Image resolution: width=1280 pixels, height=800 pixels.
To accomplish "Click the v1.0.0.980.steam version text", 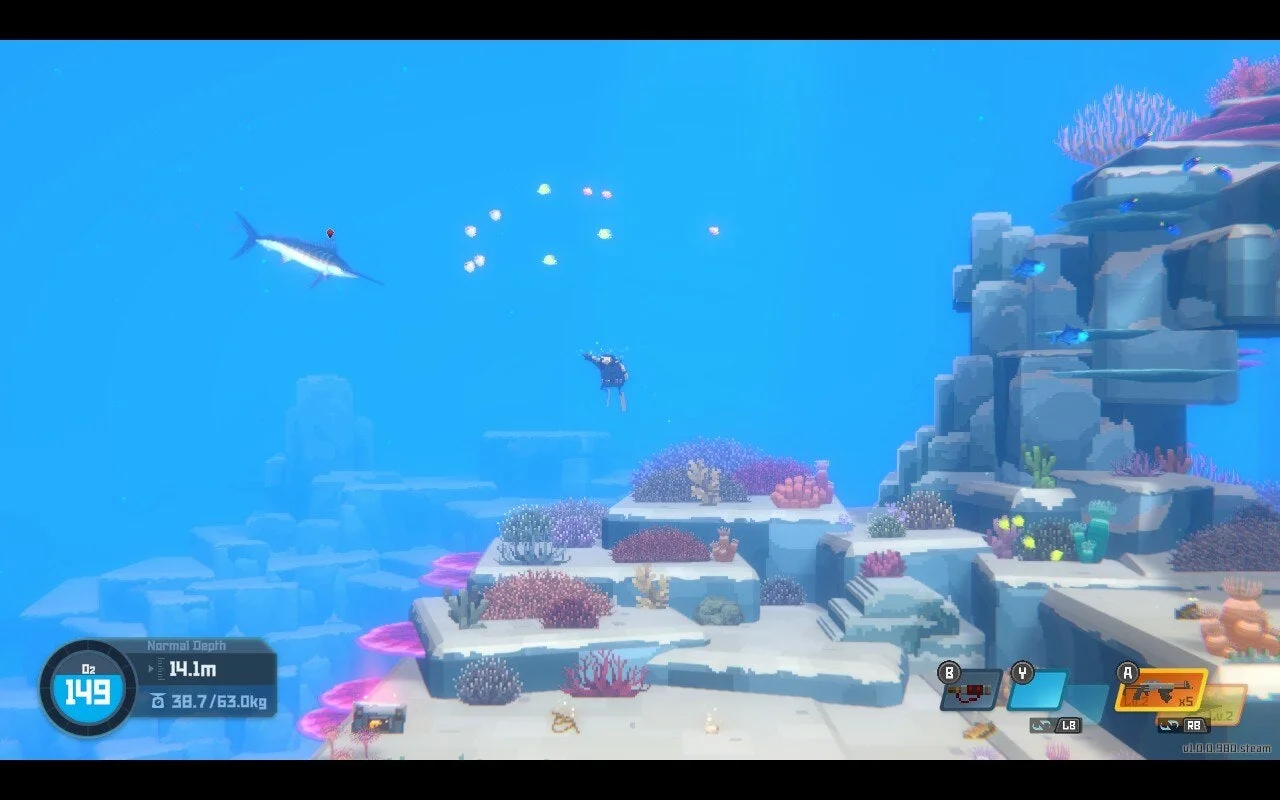I will 1225,747.
